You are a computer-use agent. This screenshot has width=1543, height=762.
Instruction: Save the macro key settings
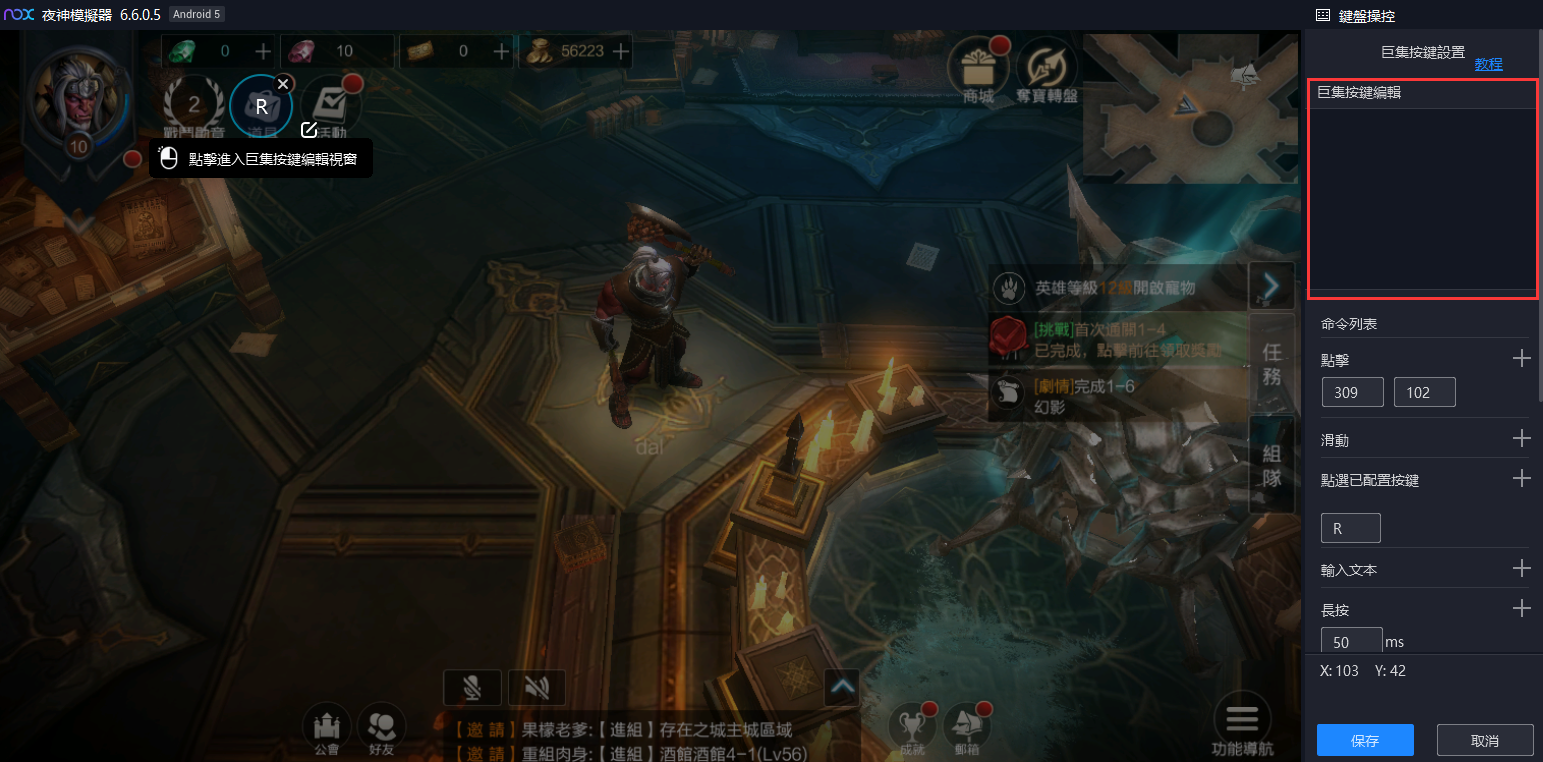[1365, 740]
